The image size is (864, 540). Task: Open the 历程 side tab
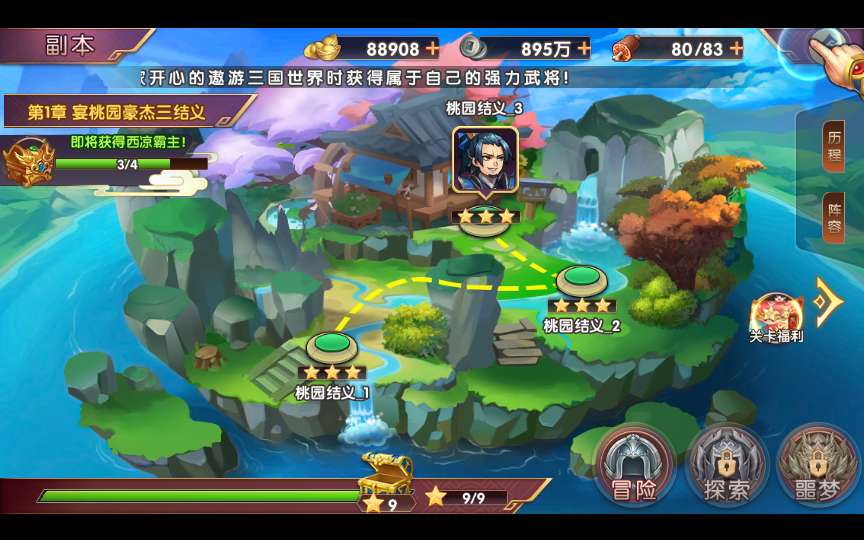coord(834,149)
